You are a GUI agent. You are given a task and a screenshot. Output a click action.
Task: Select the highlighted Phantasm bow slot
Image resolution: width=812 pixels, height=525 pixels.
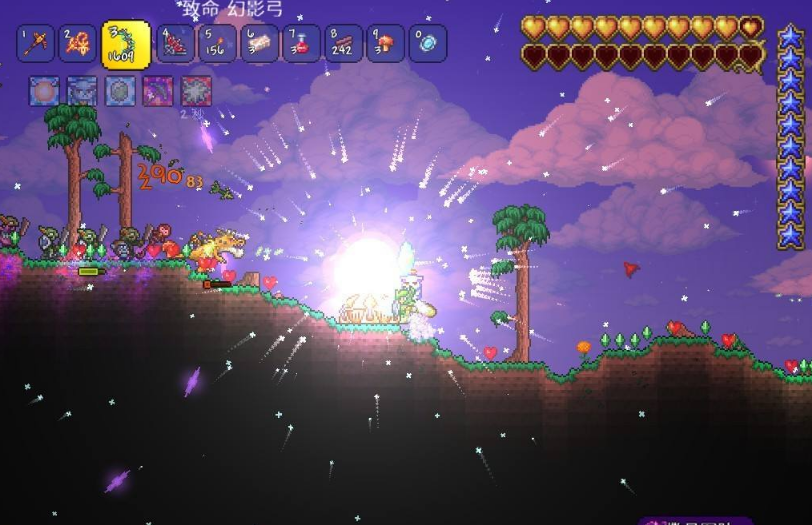pyautogui.click(x=126, y=45)
